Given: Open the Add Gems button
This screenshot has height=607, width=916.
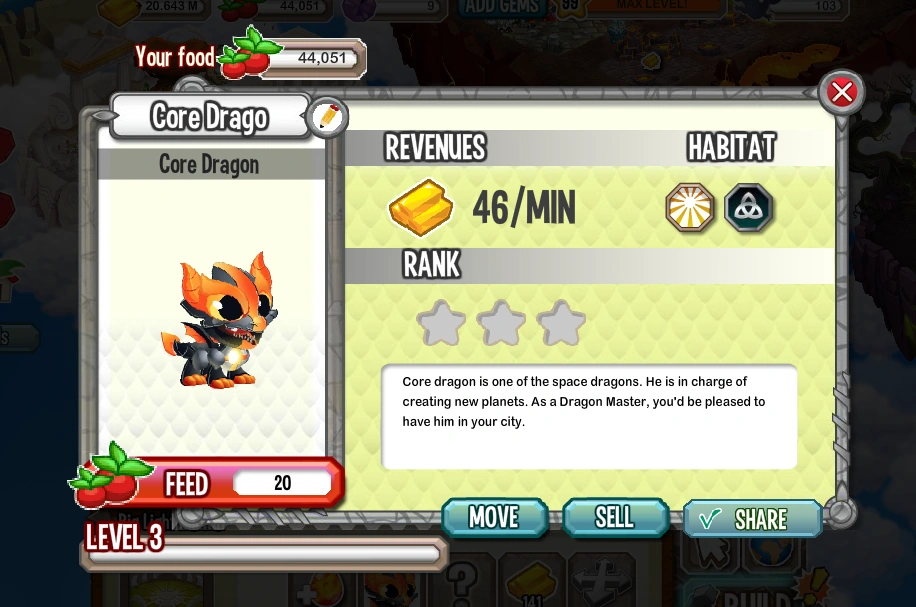Looking at the screenshot, I should [502, 8].
